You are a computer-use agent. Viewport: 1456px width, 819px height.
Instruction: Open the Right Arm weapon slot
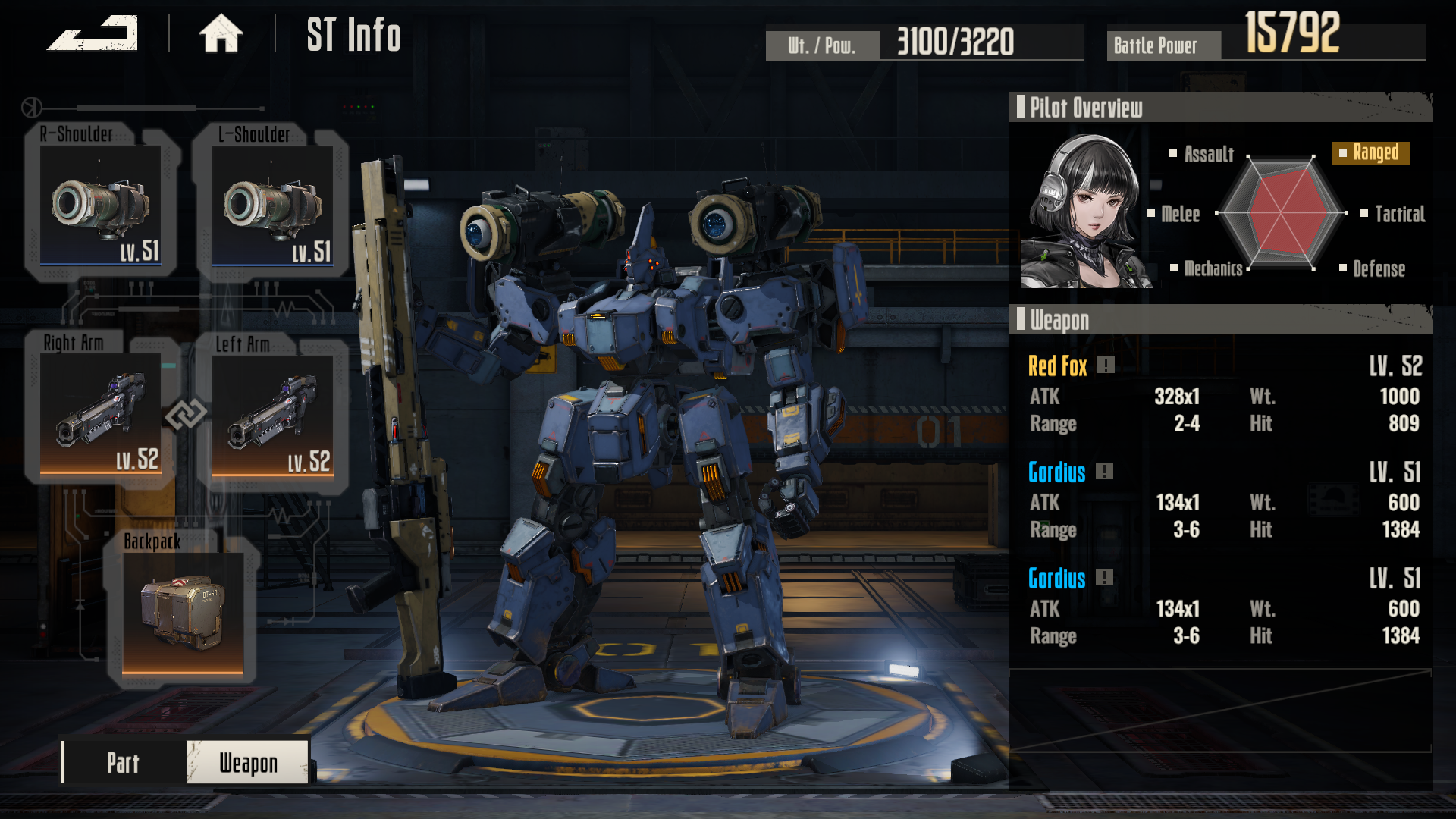click(100, 413)
